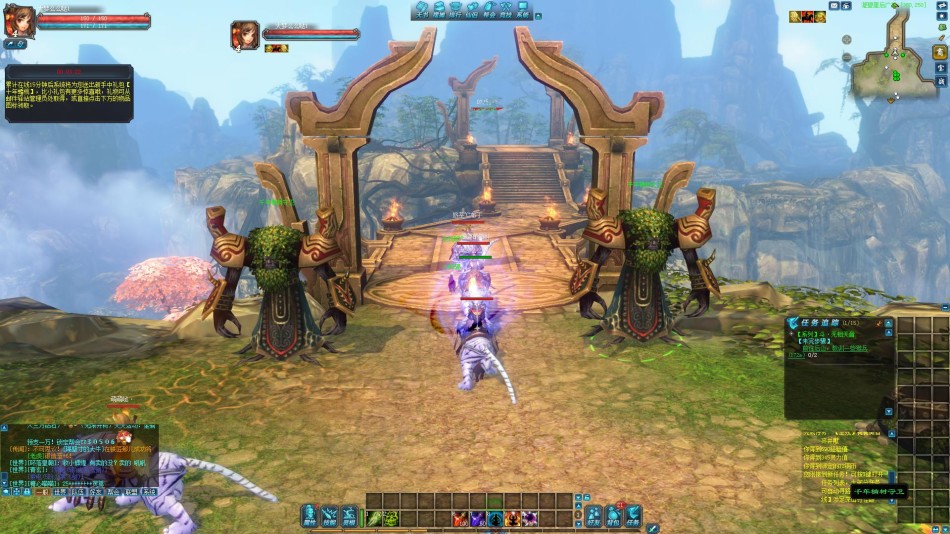Viewport: 950px width, 534px height.
Task: Activate the green slash skill icon
Action: click(375, 518)
